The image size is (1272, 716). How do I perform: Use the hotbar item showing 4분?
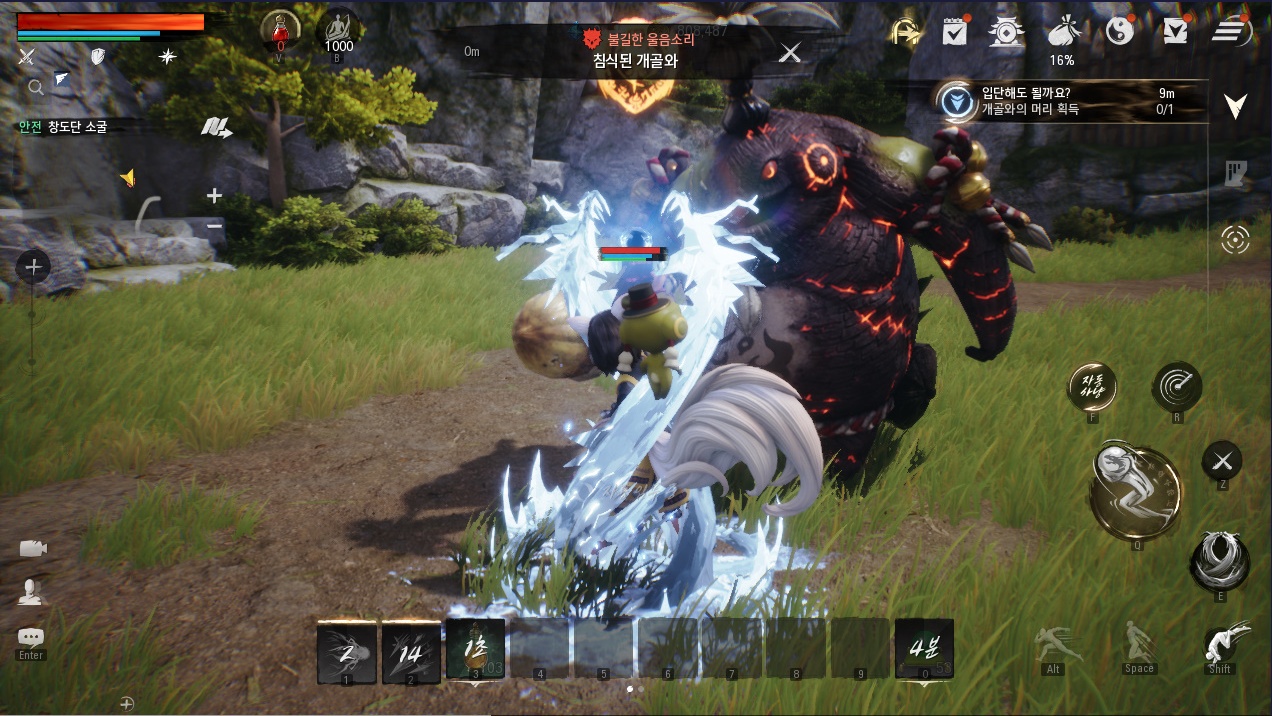(924, 648)
